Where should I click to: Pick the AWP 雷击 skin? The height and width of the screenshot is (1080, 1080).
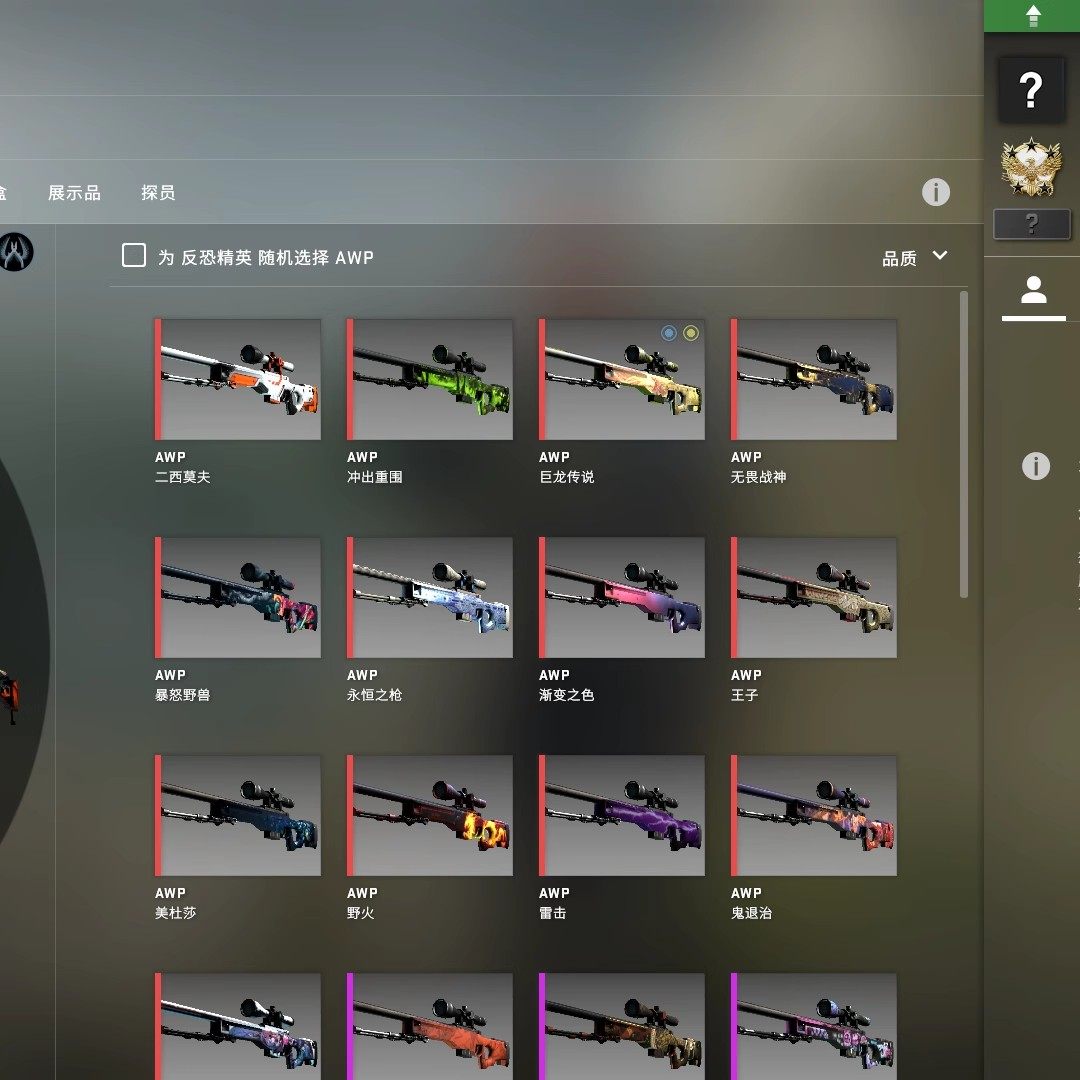pos(622,816)
